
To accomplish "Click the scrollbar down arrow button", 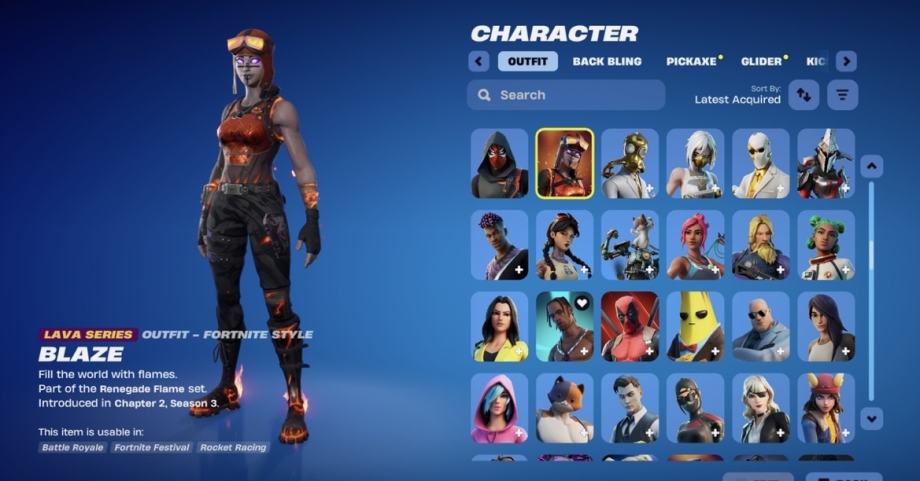I will [872, 418].
